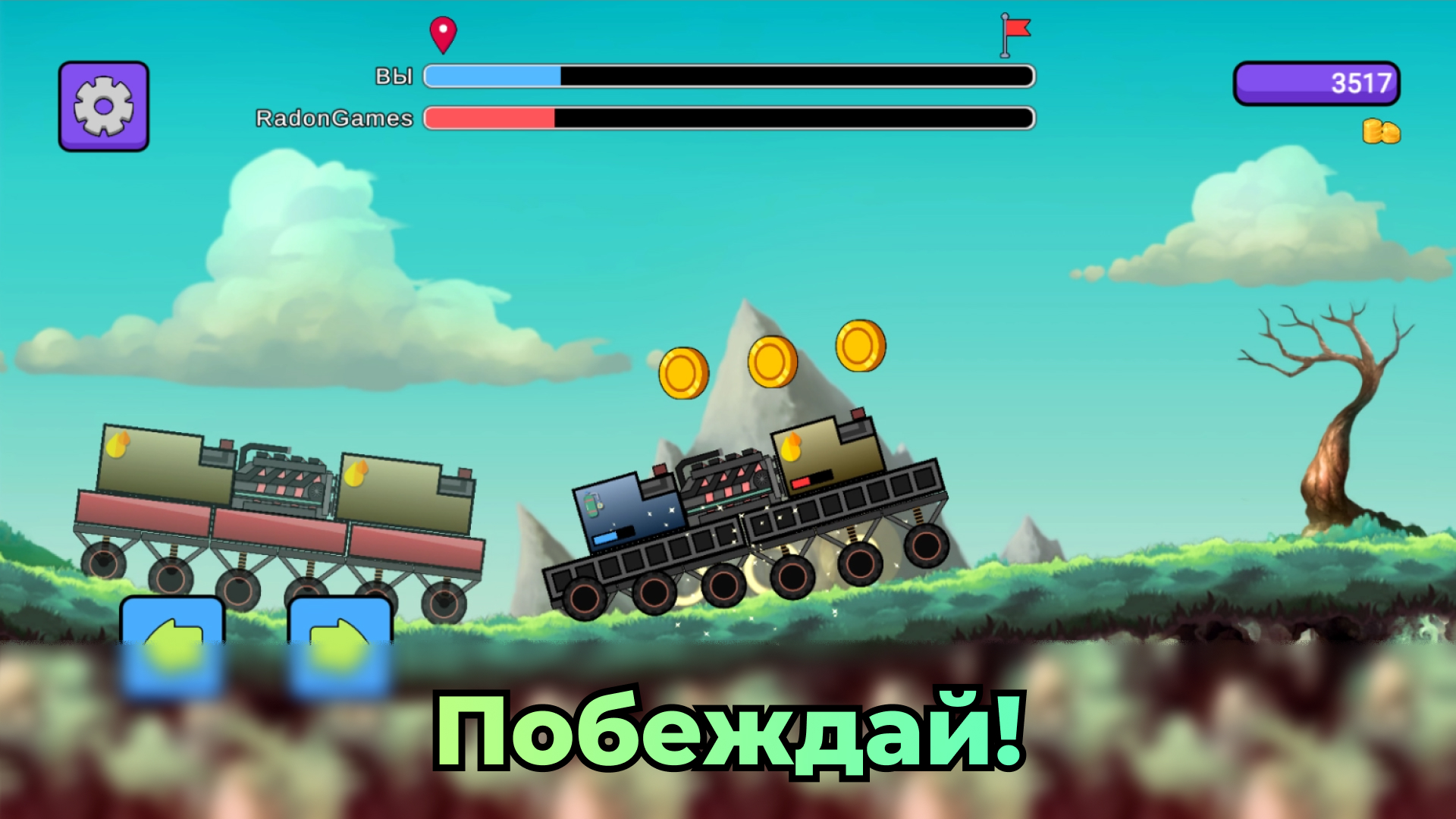Image resolution: width=1456 pixels, height=819 pixels.
Task: Click the red health bar on the opponent wagon
Action: click(x=810, y=479)
